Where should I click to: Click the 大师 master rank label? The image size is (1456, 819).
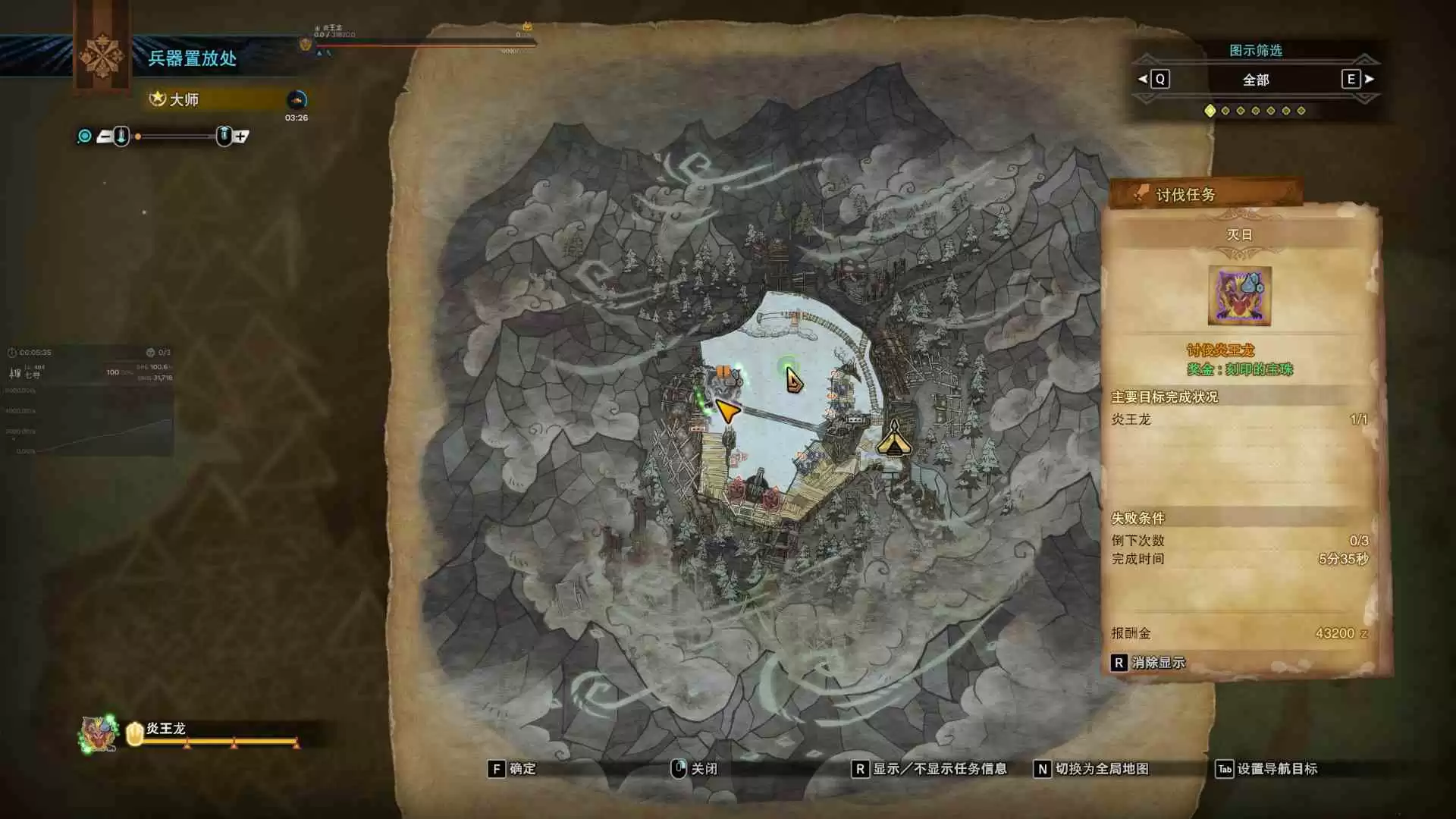[184, 99]
